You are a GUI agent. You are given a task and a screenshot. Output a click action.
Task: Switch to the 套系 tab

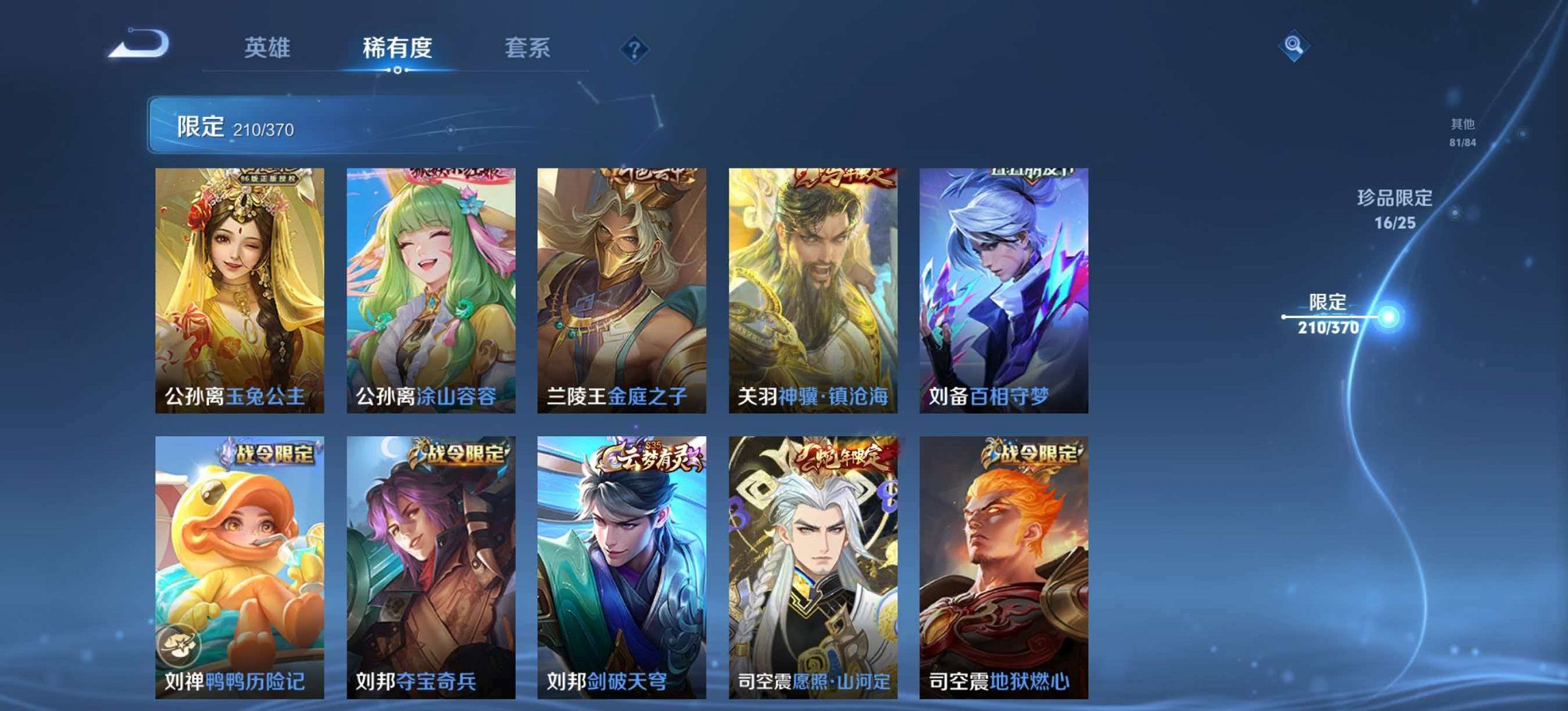(x=527, y=48)
